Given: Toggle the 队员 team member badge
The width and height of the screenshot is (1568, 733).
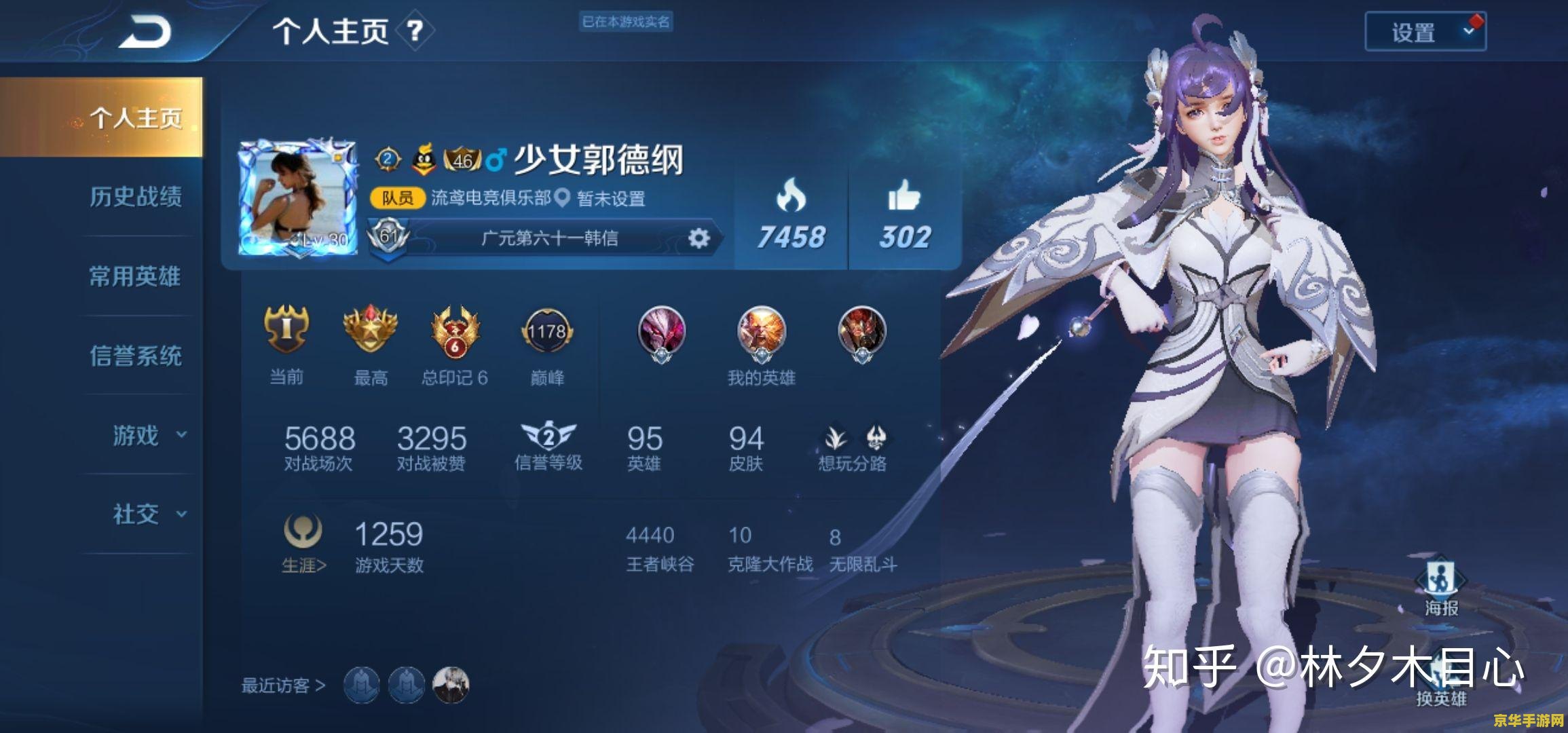Looking at the screenshot, I should 398,199.
